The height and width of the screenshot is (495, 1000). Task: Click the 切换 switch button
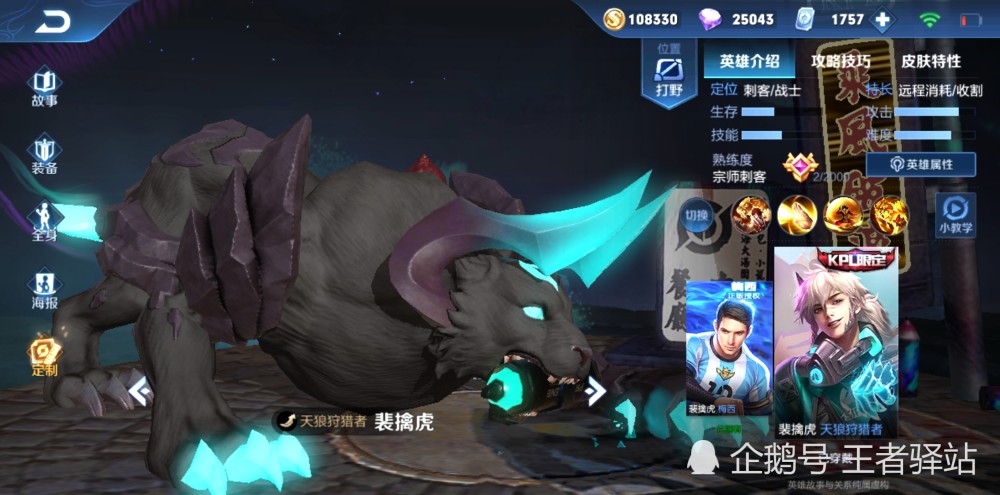pos(696,215)
